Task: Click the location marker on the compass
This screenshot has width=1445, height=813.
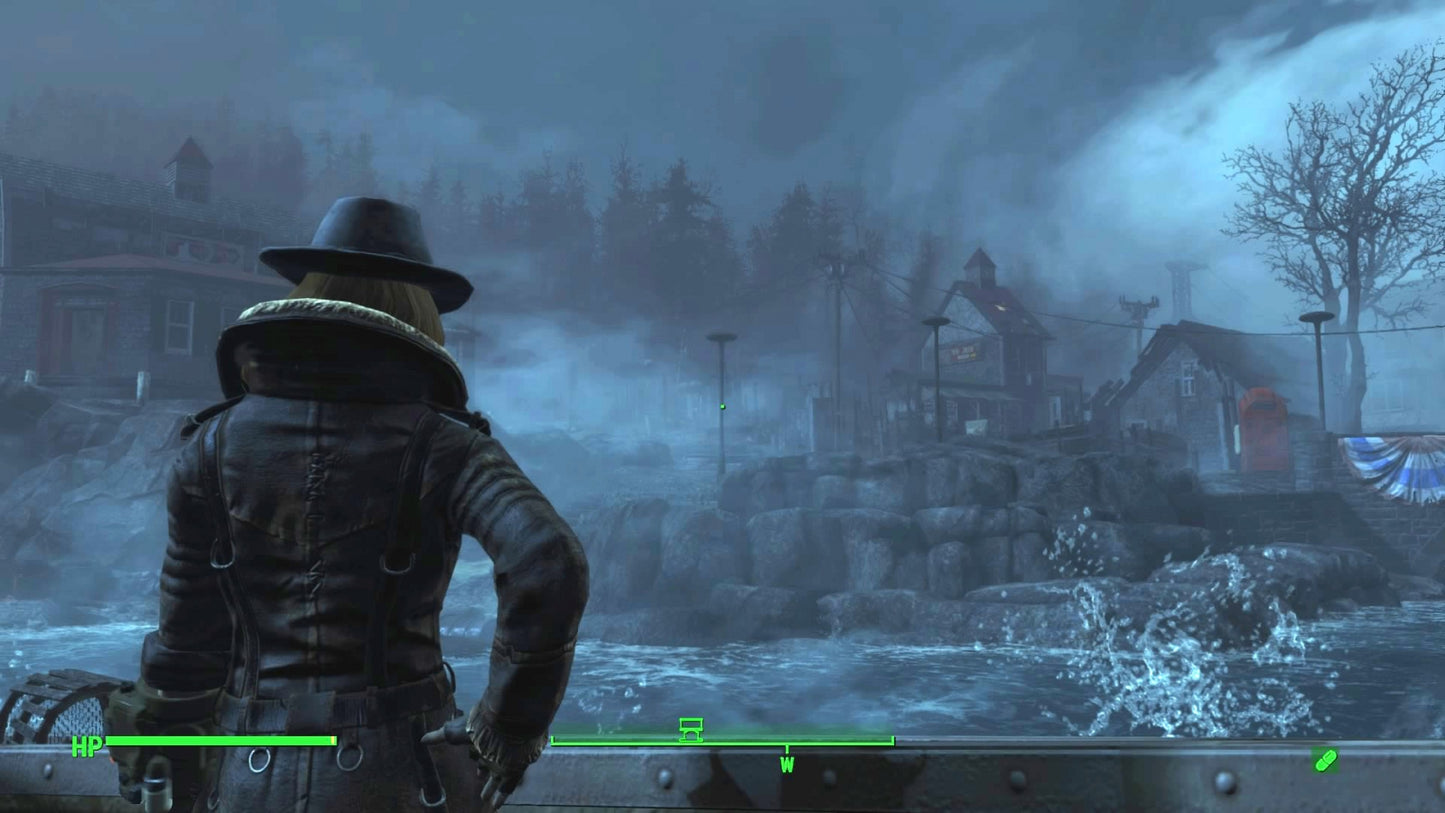Action: point(690,729)
